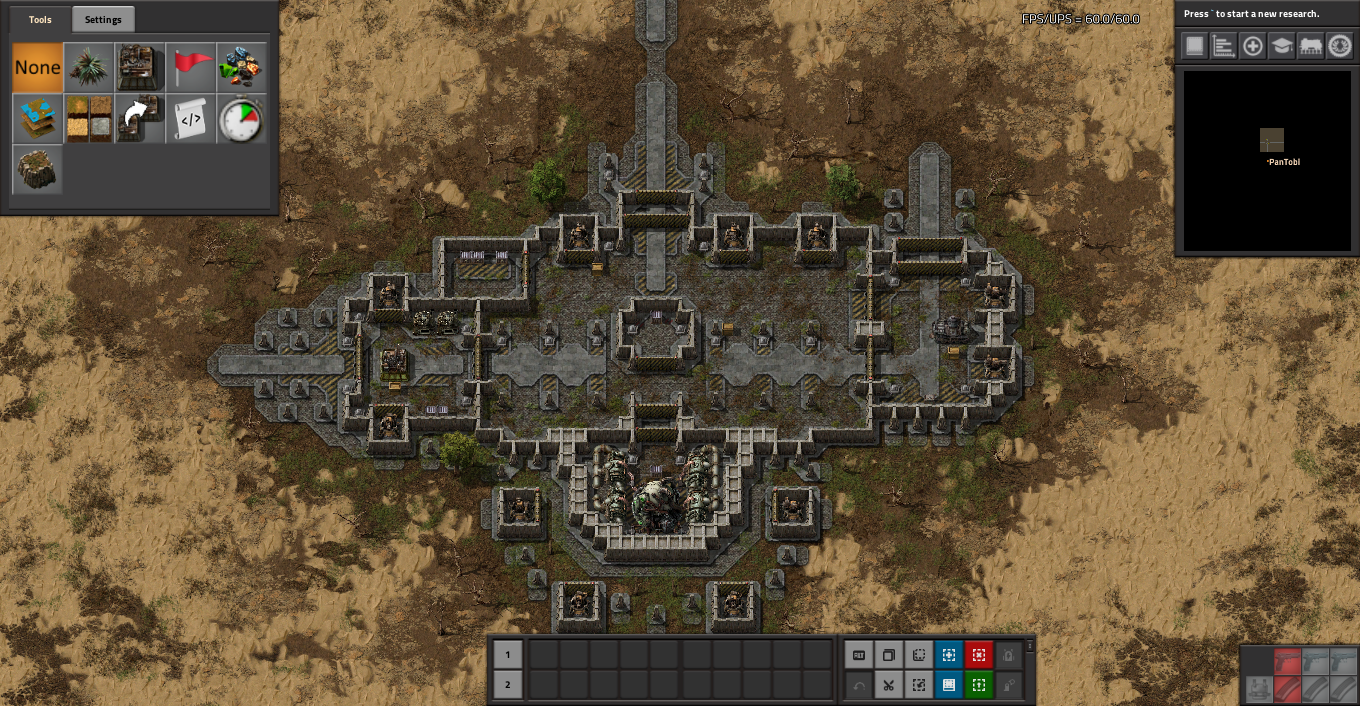Image resolution: width=1360 pixels, height=706 pixels.
Task: Switch to the Settings tab
Action: [x=103, y=20]
